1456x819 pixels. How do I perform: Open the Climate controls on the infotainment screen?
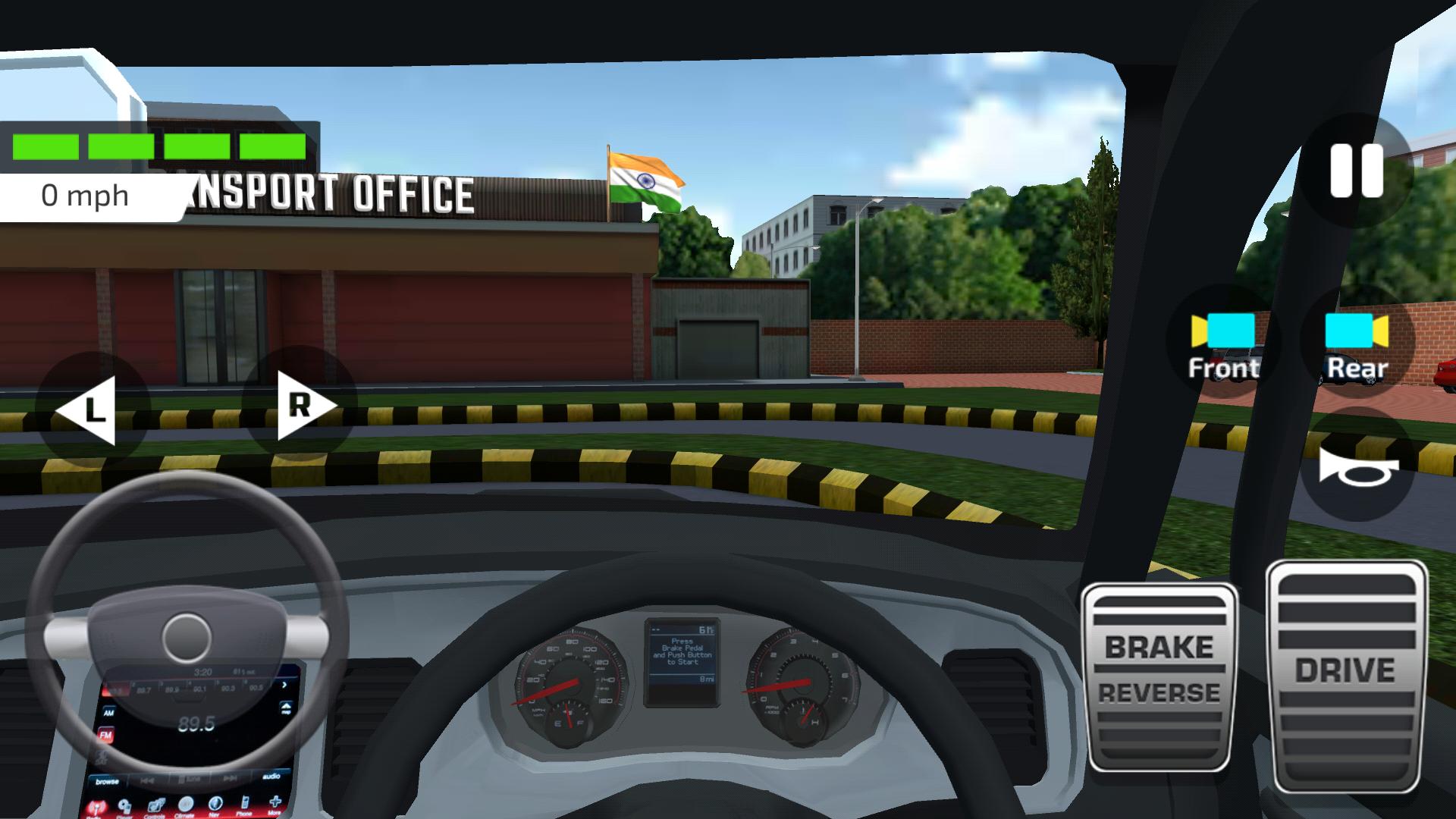click(186, 804)
